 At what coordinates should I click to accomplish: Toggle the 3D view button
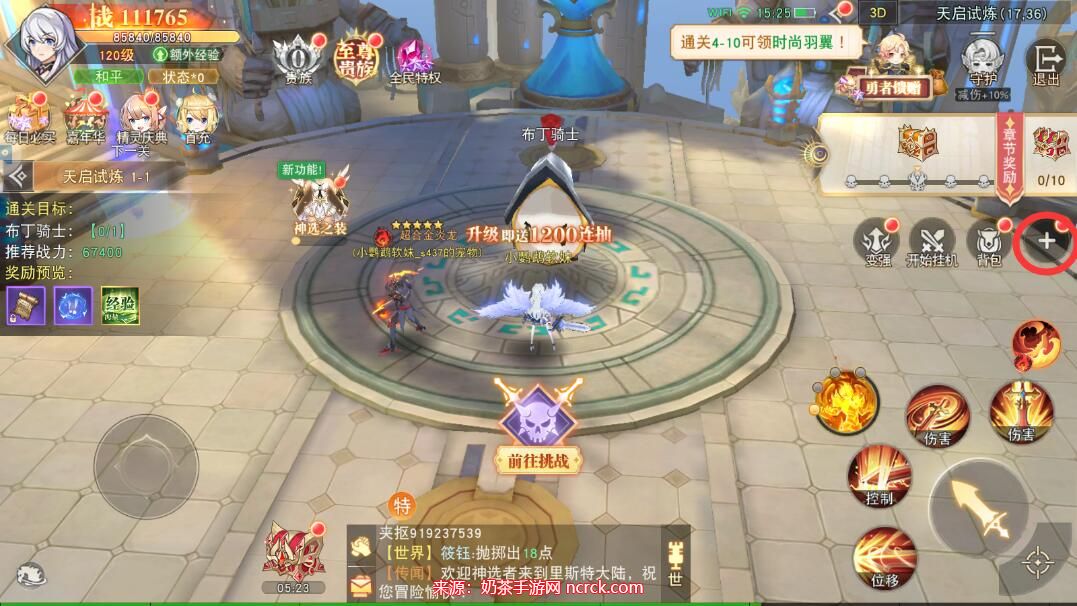(x=877, y=14)
